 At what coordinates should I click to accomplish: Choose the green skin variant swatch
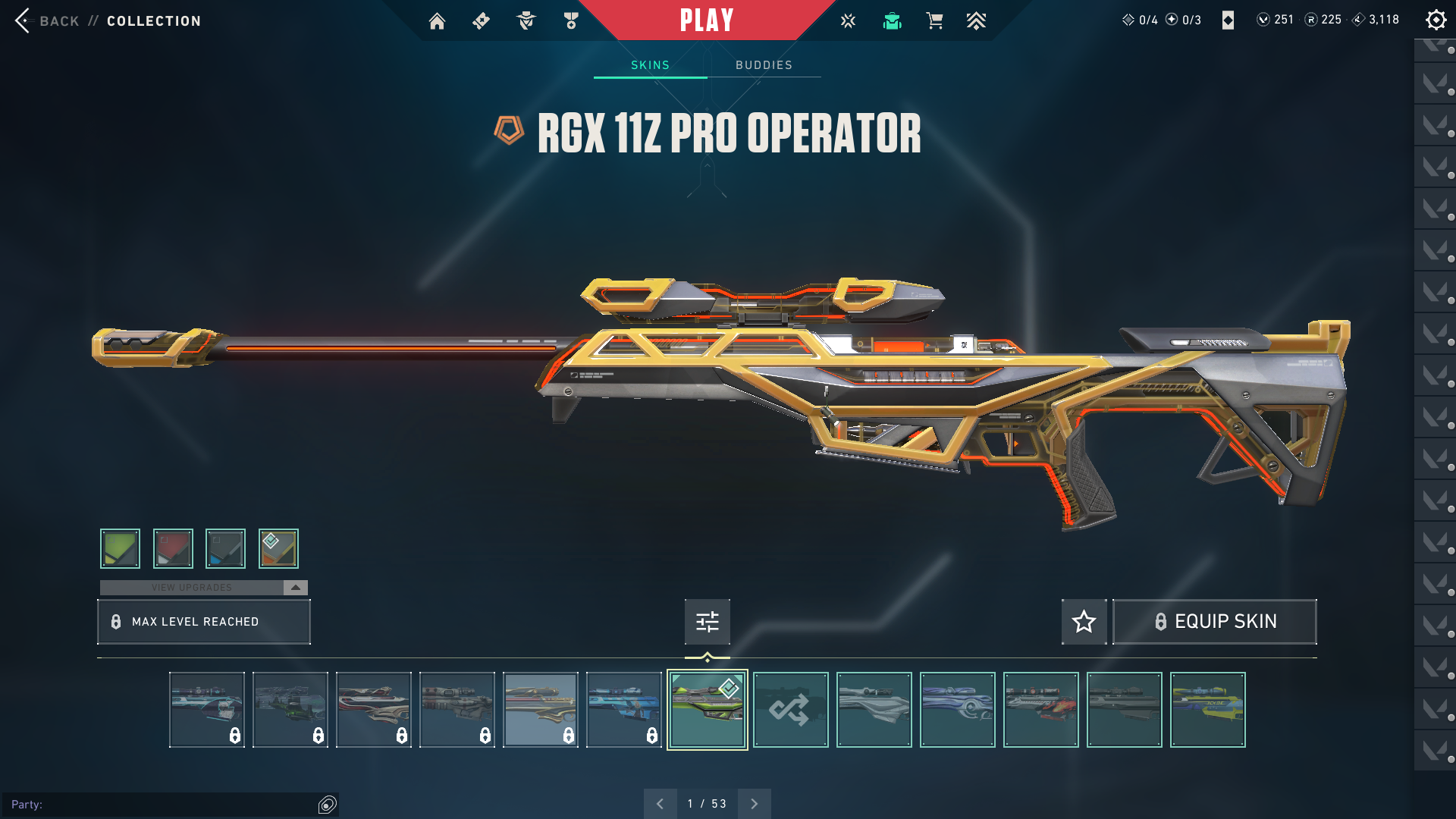121,548
